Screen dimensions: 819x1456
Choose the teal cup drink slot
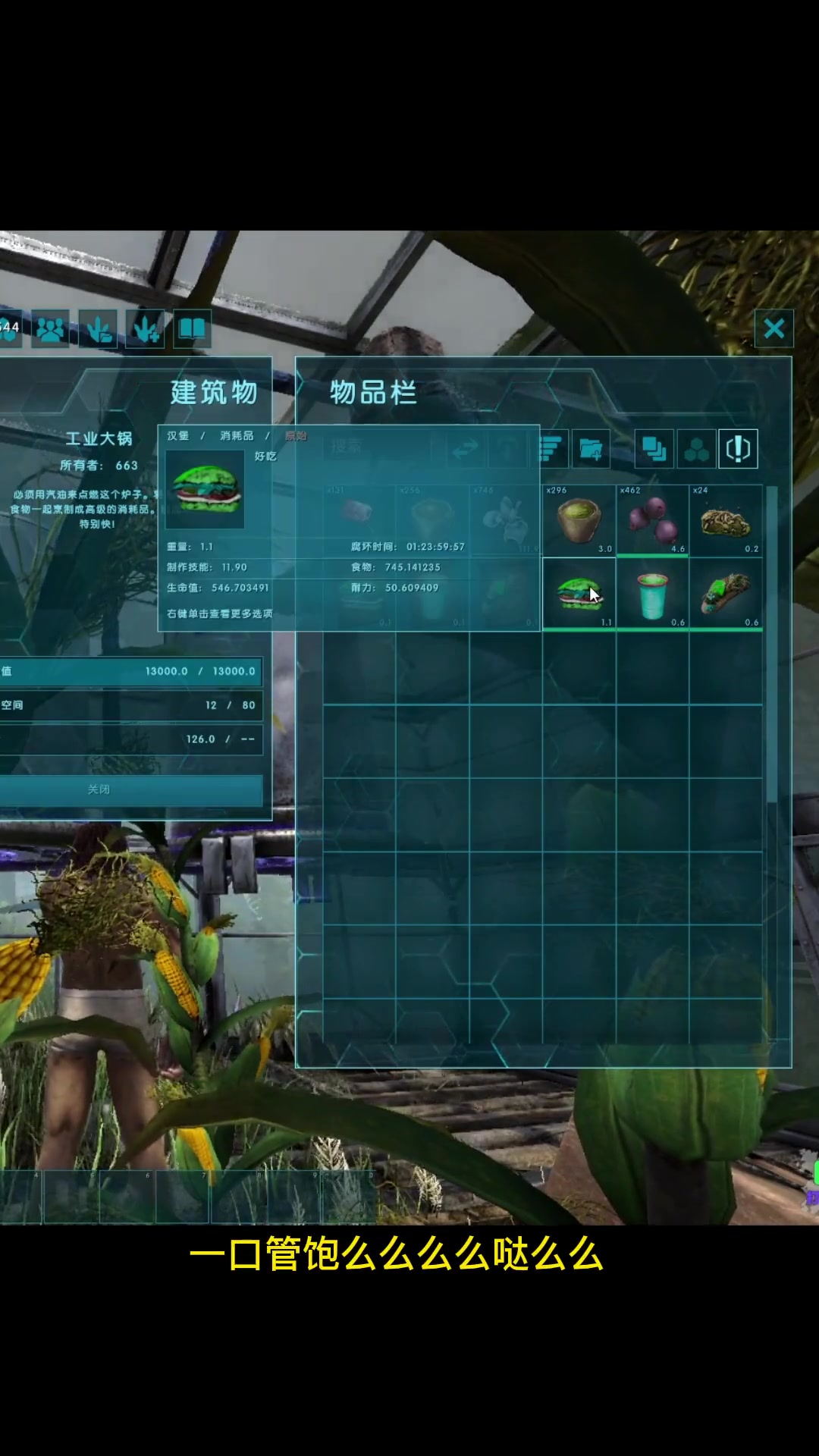click(652, 594)
